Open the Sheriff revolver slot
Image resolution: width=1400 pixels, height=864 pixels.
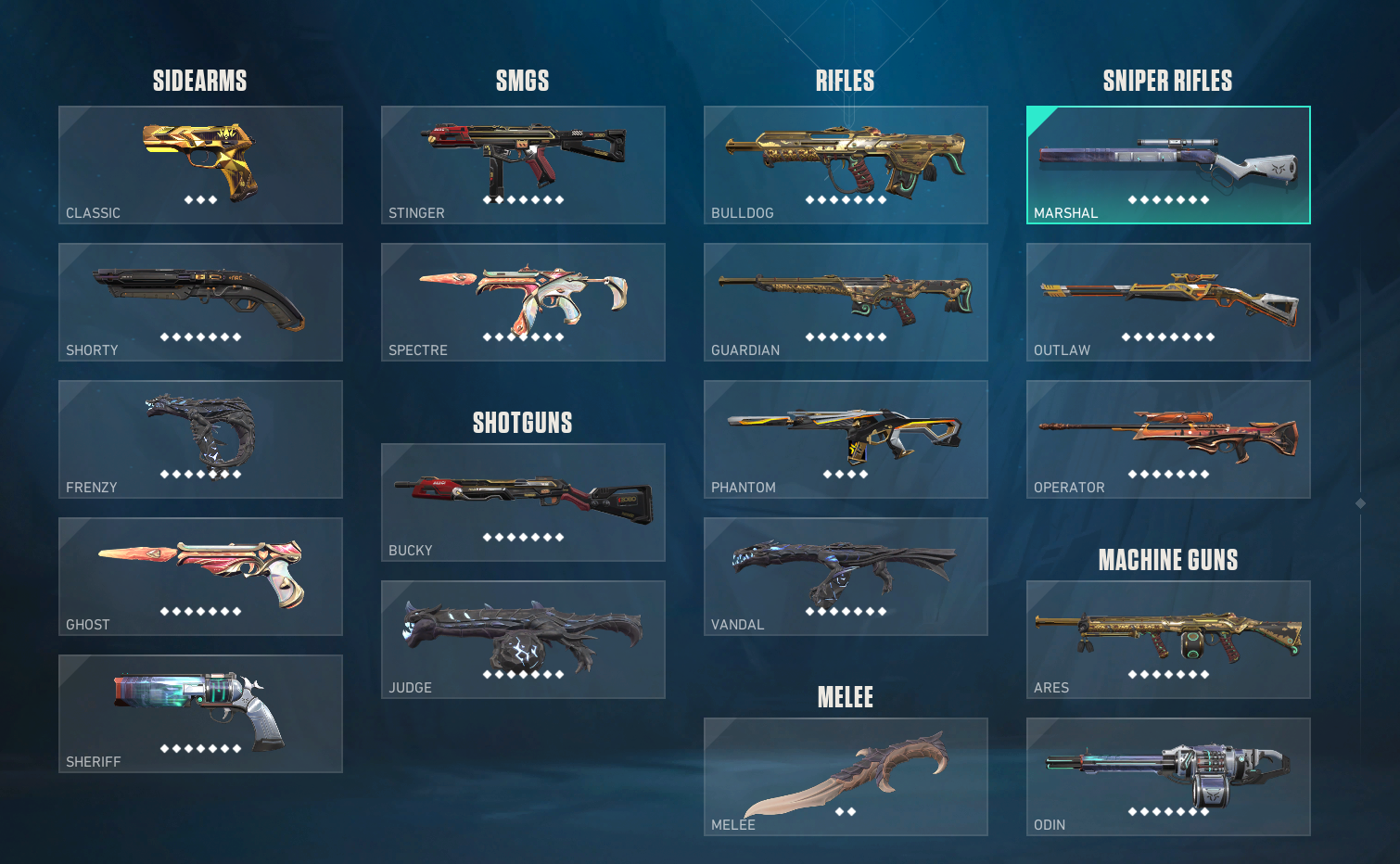pos(200,714)
